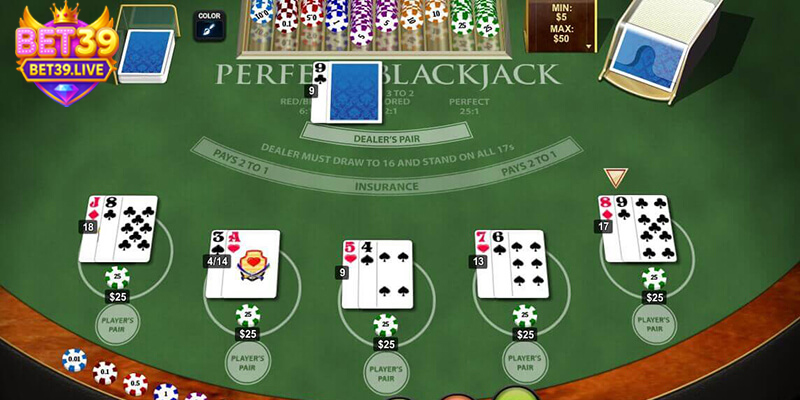This screenshot has width=800, height=400.
Task: Bet Player's Pair under the 18 hand
Action: [118, 324]
